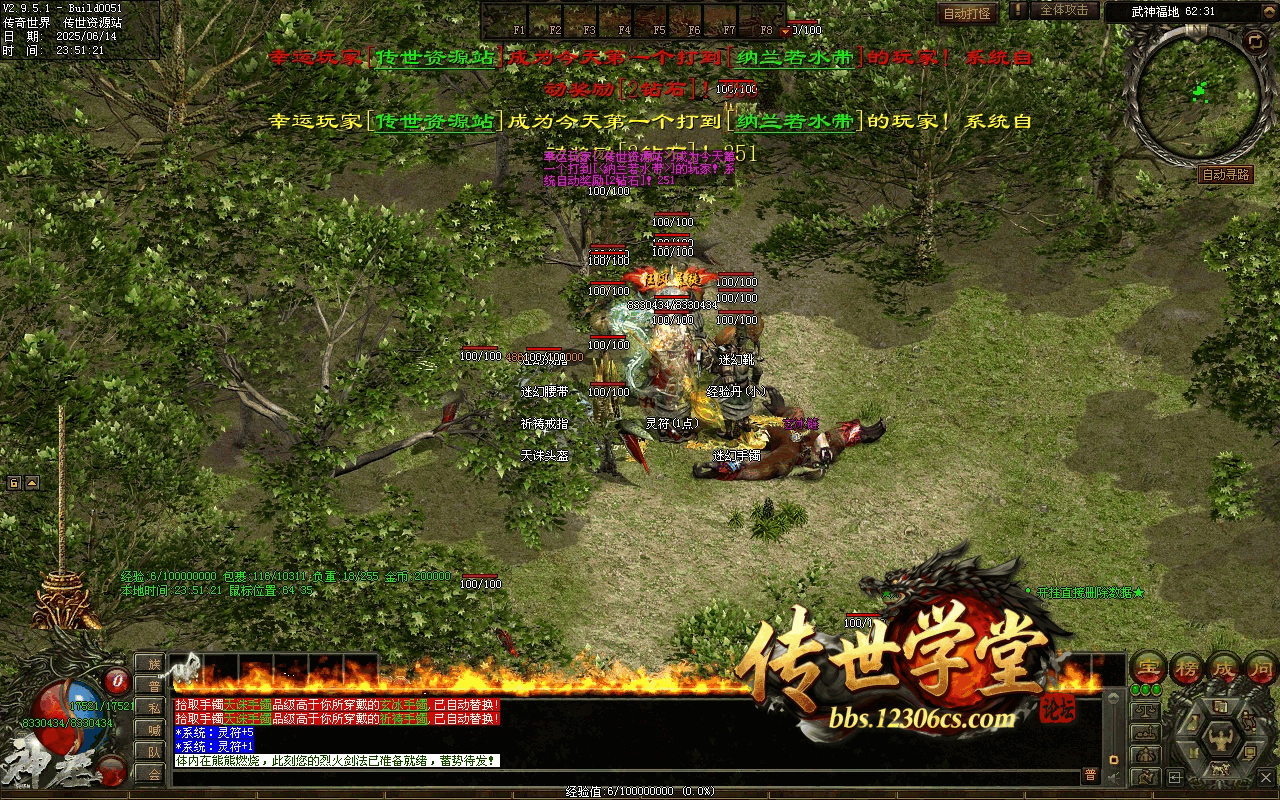Open the 成 achievements orb

(x=1226, y=668)
